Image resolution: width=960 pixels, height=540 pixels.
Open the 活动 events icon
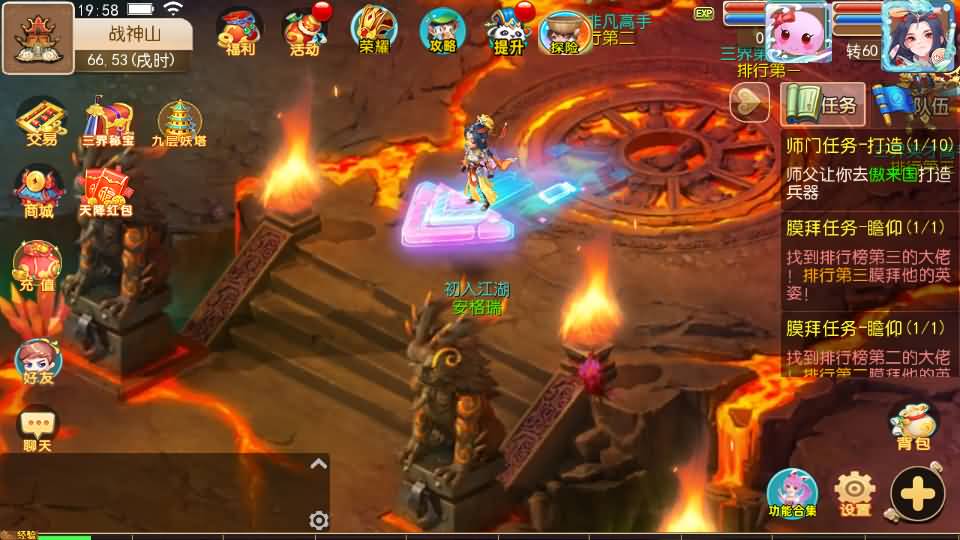tap(304, 31)
